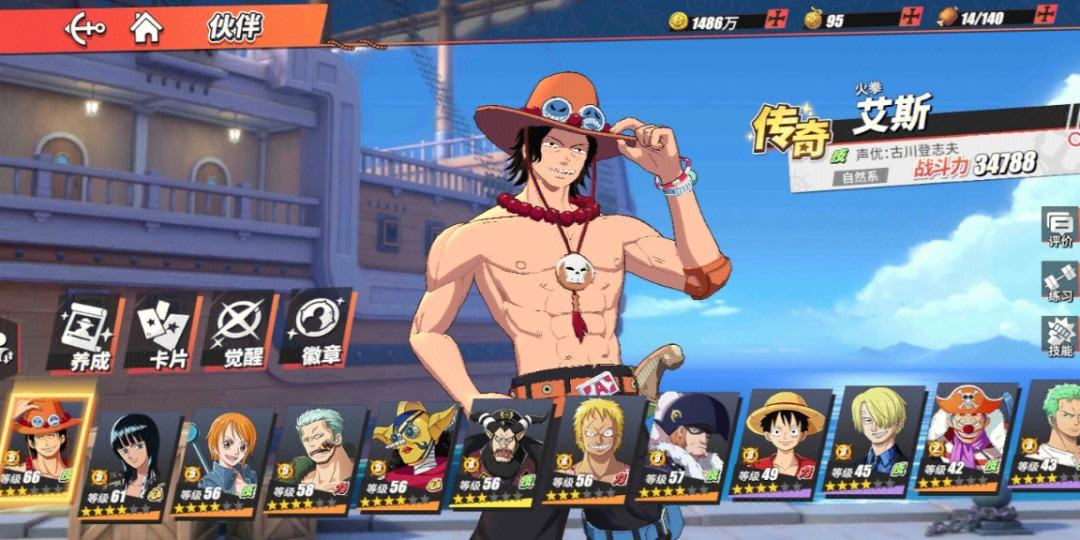Go back using the anchor icon

tap(84, 28)
